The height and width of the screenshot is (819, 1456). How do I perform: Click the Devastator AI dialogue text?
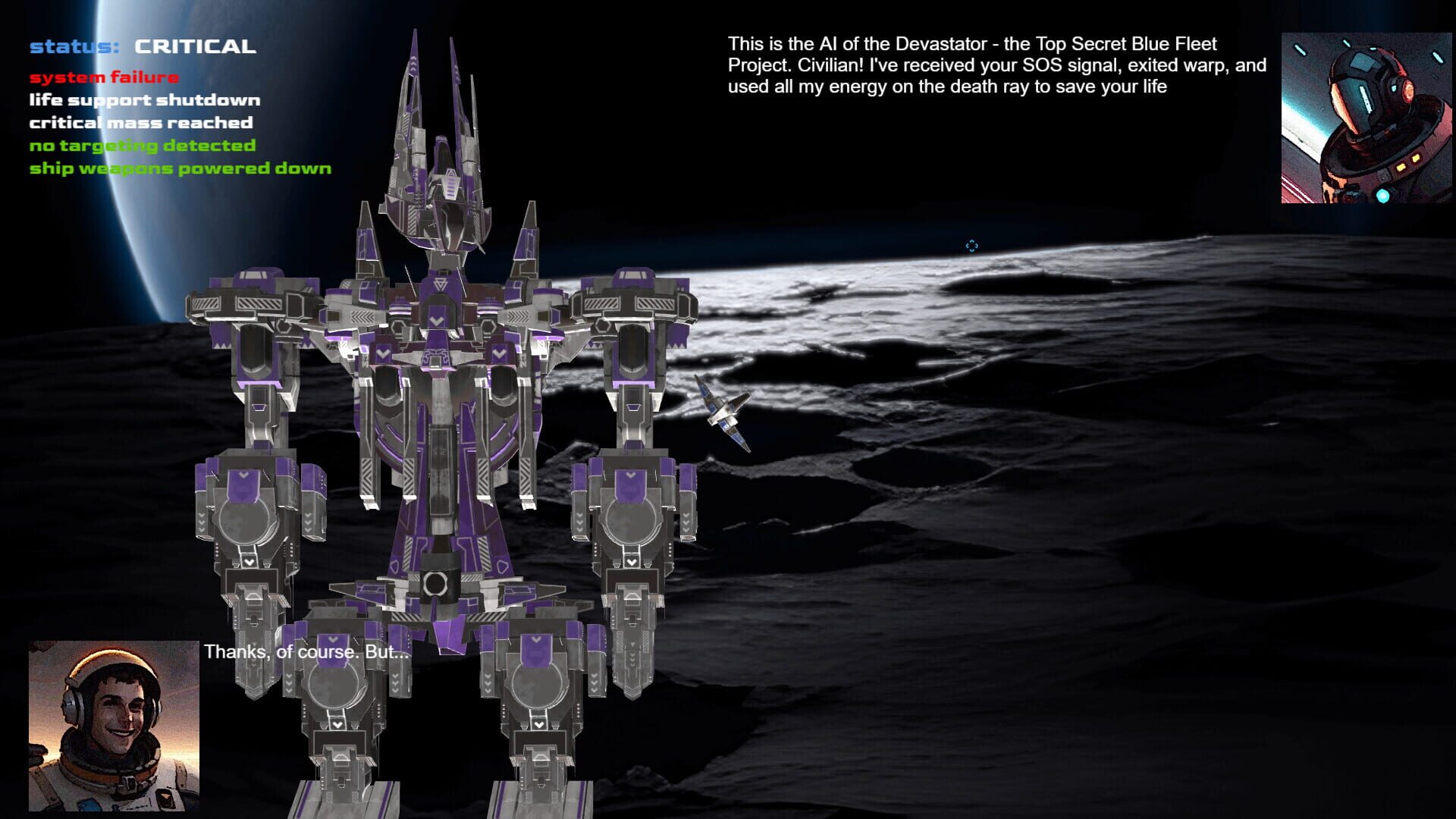(993, 65)
